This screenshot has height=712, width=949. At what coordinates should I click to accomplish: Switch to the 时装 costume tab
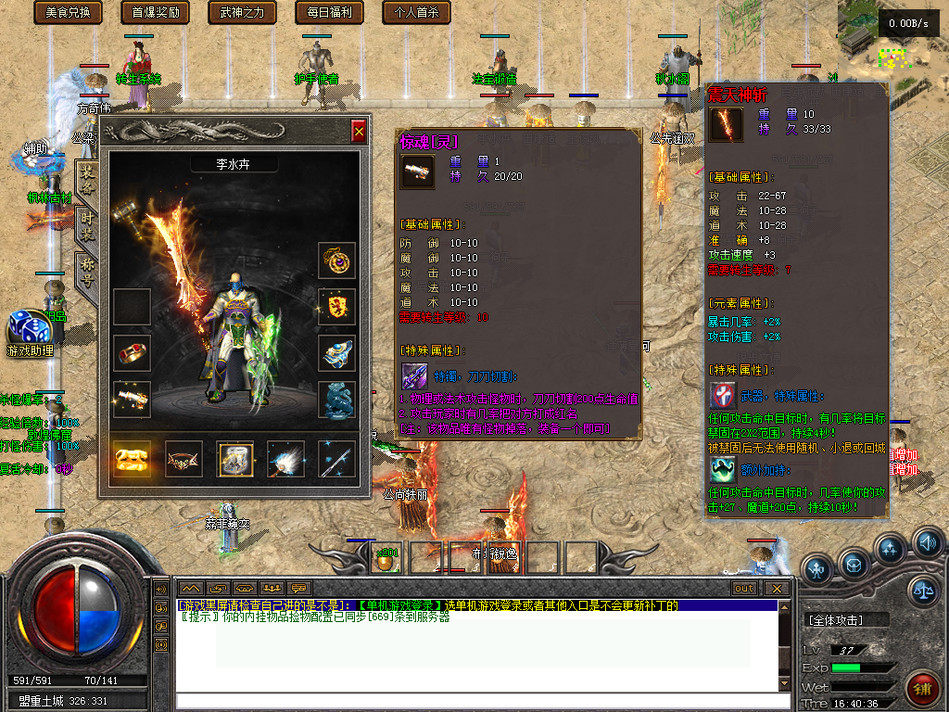click(x=86, y=224)
